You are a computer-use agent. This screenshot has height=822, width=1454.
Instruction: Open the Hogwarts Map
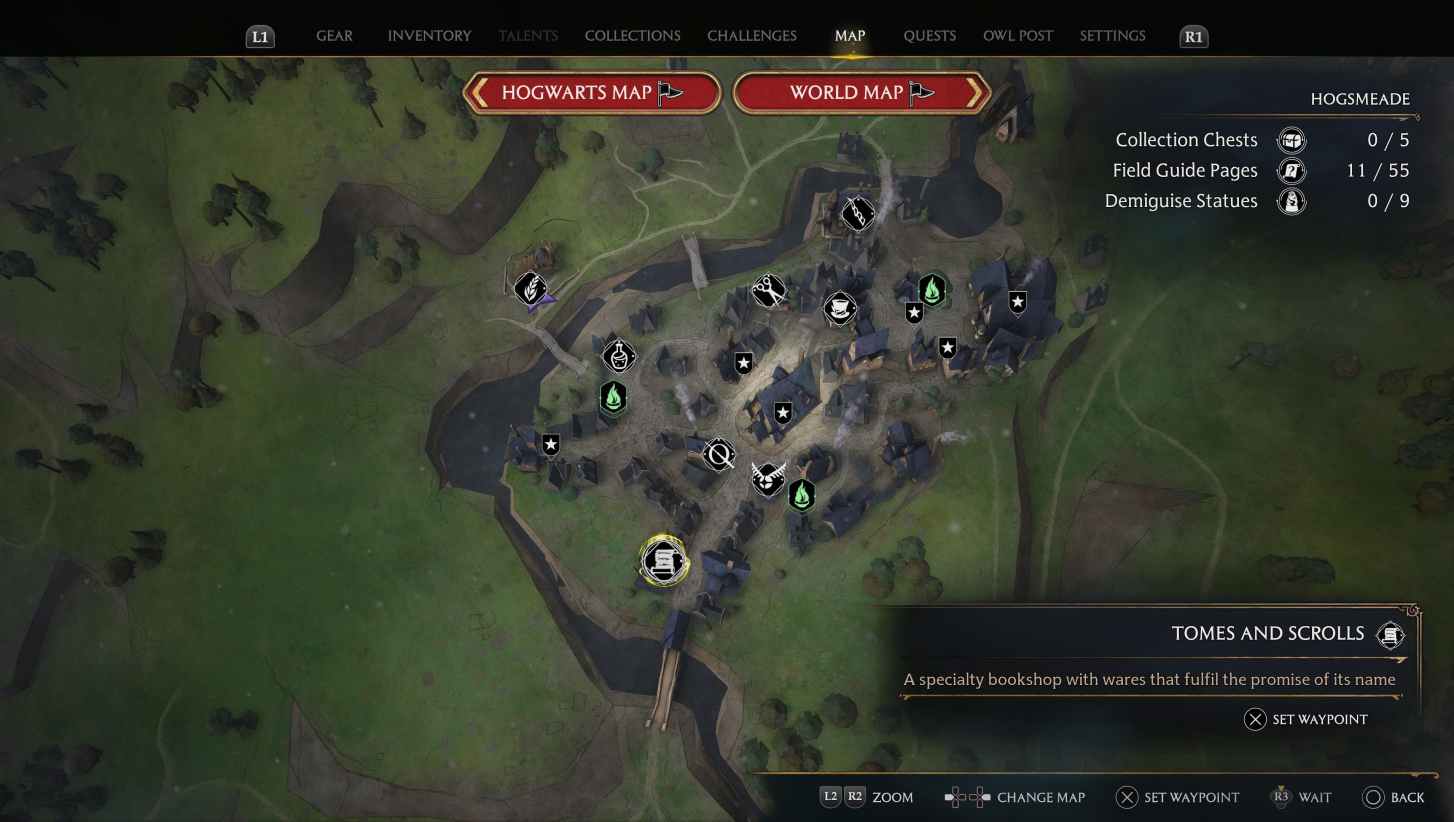click(x=592, y=92)
